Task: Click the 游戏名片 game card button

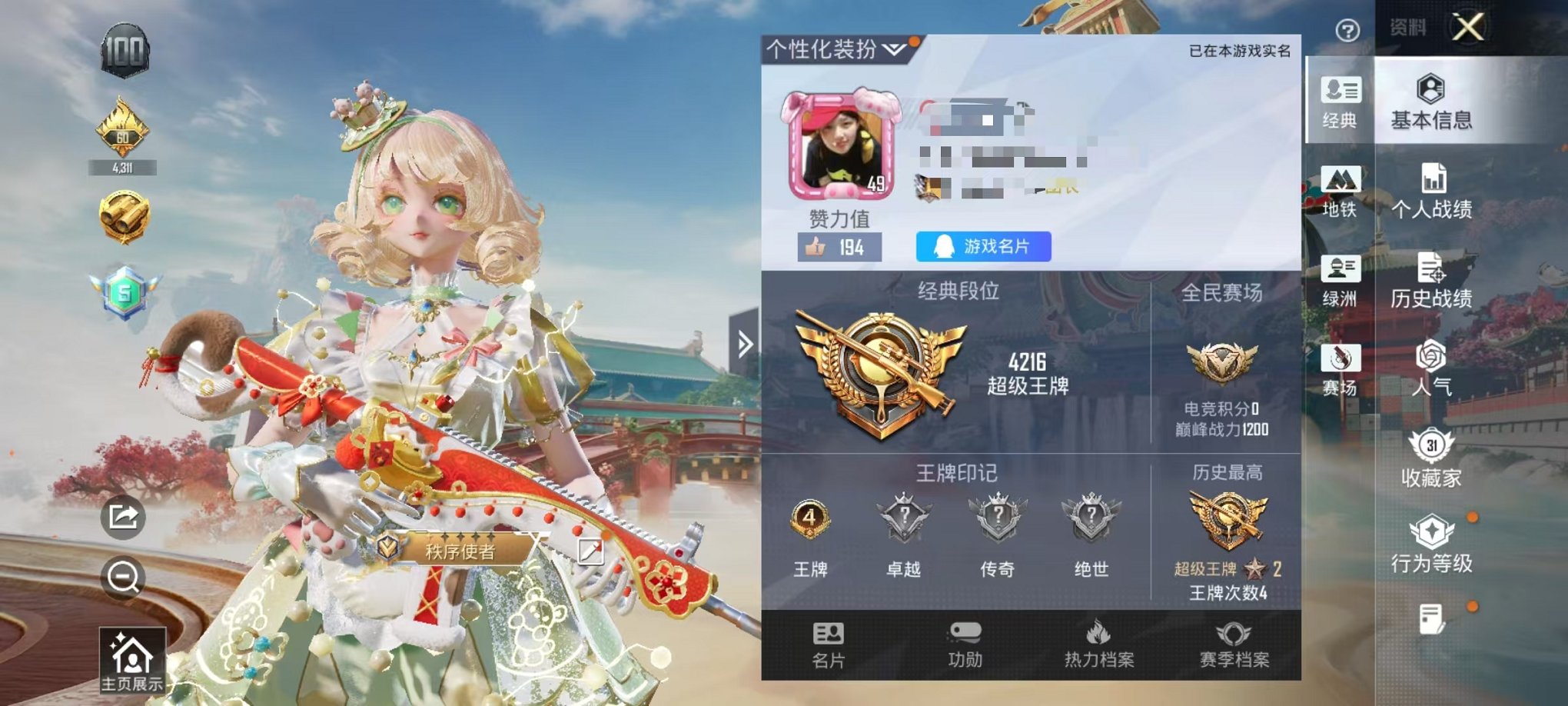Action: pyautogui.click(x=983, y=247)
